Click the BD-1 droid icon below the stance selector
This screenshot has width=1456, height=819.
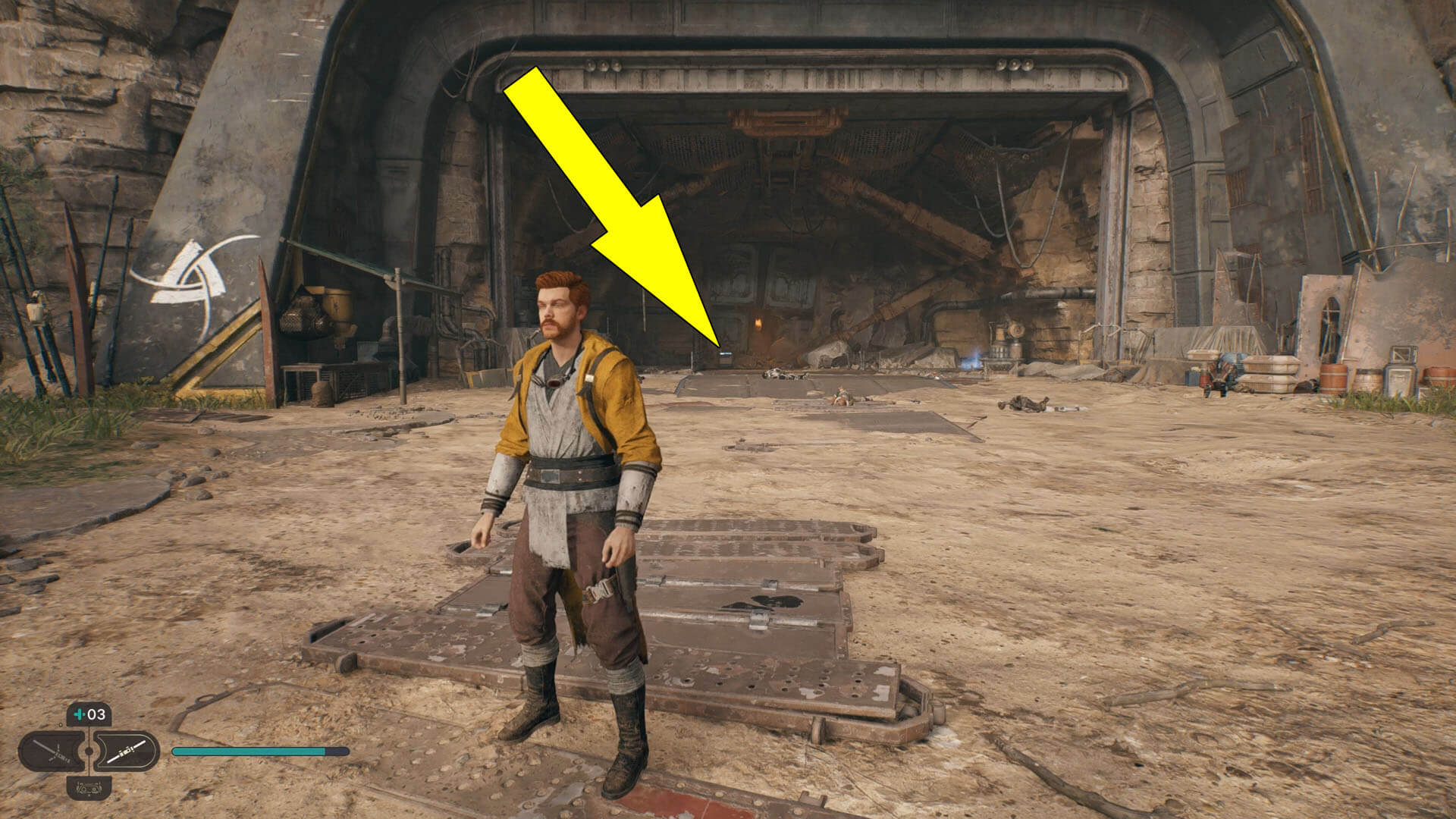pyautogui.click(x=89, y=789)
